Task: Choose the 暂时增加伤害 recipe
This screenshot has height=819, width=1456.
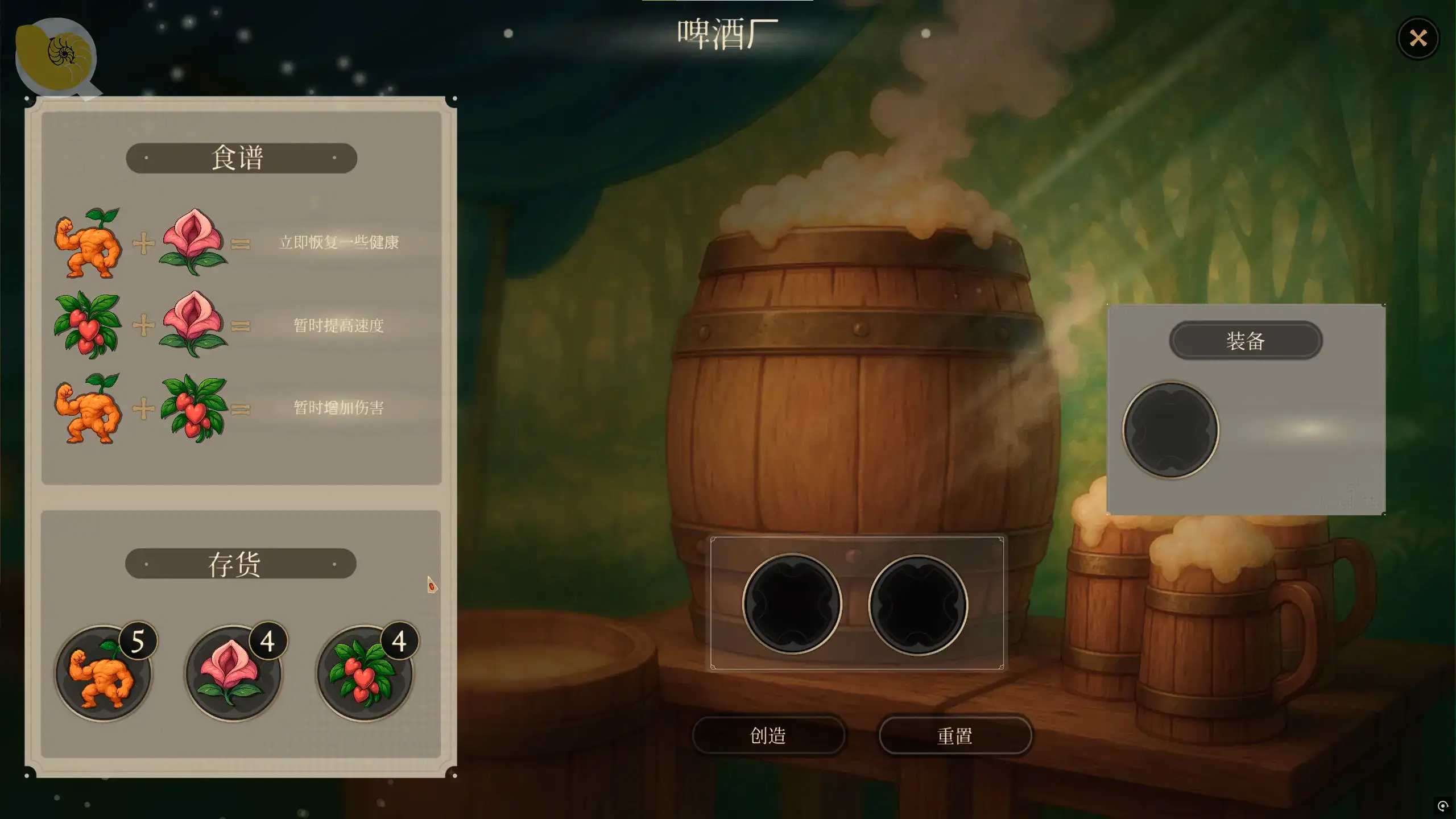Action: (x=338, y=408)
